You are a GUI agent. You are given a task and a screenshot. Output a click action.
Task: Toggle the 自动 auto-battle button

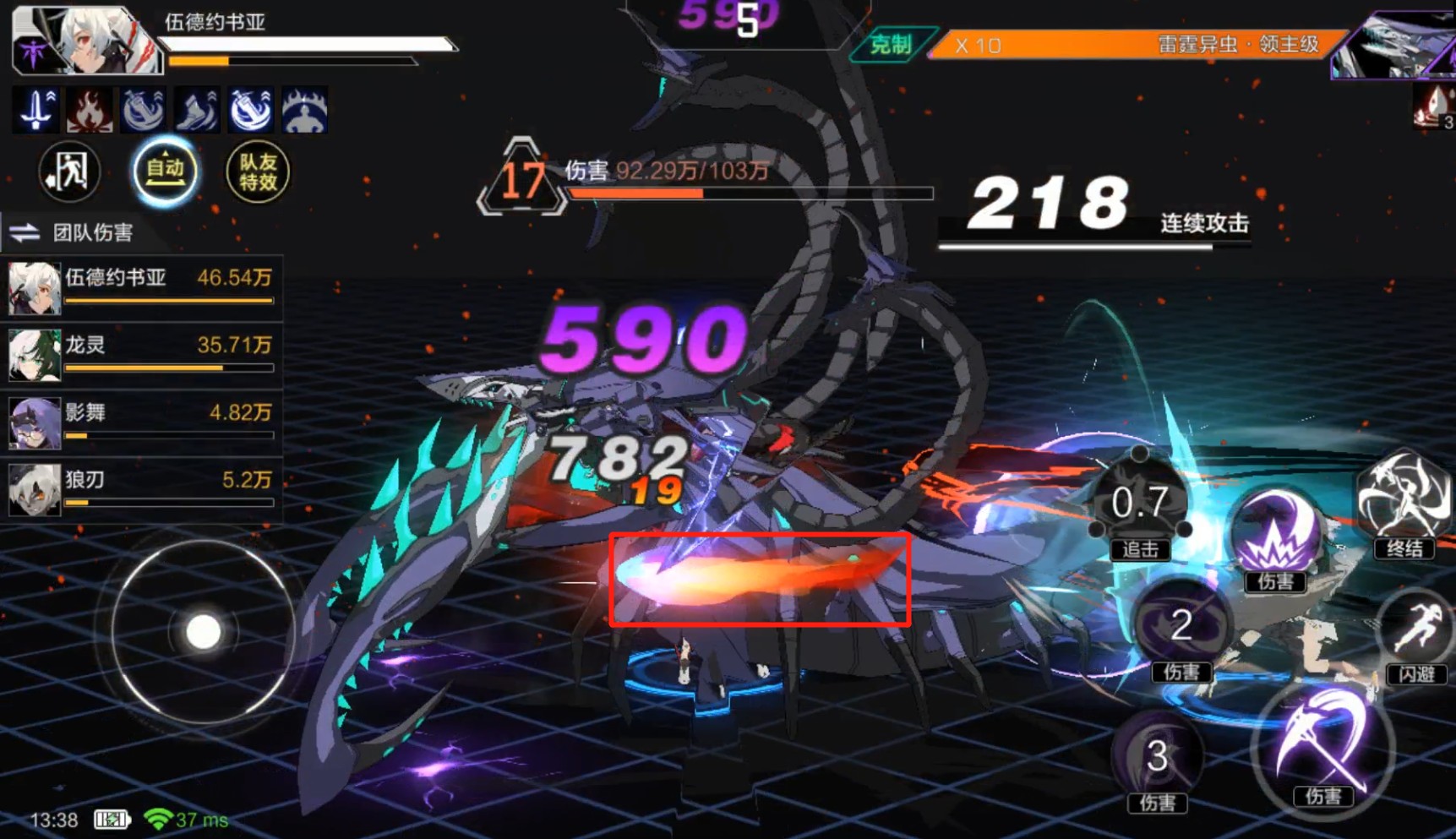coord(165,172)
